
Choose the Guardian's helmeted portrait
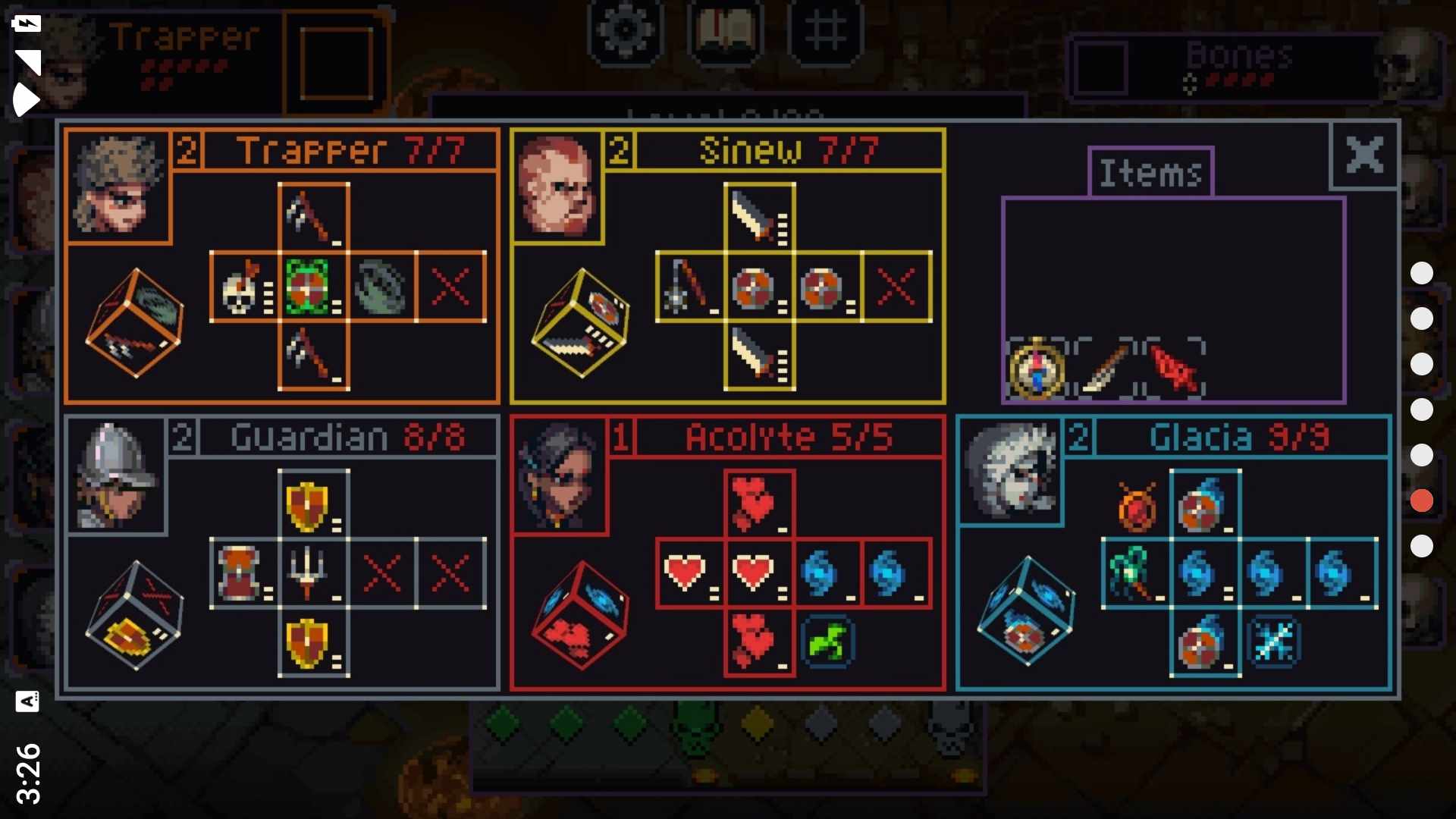coord(116,475)
